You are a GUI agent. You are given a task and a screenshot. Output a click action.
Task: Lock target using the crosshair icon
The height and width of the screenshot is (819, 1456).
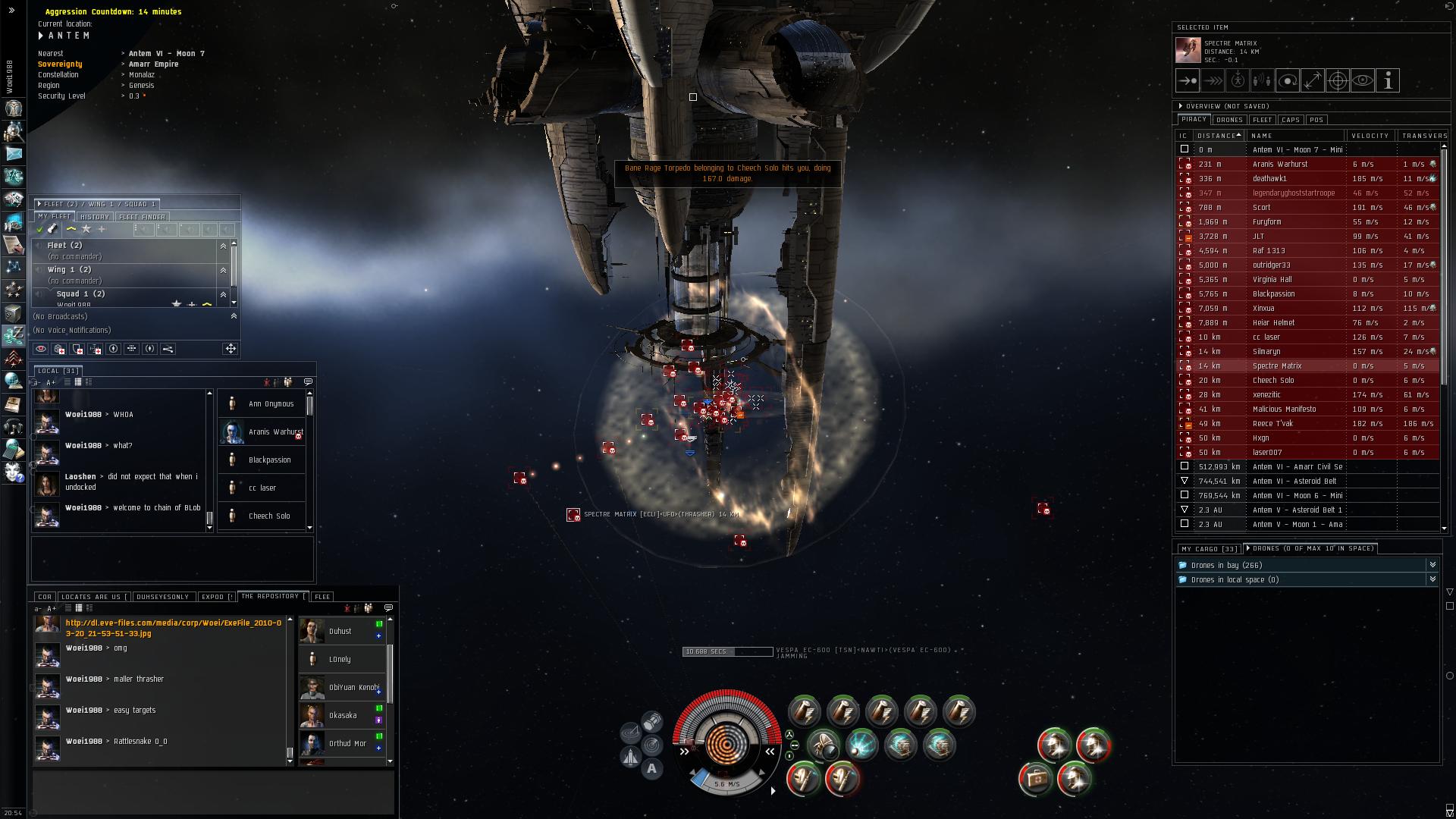(x=1338, y=81)
